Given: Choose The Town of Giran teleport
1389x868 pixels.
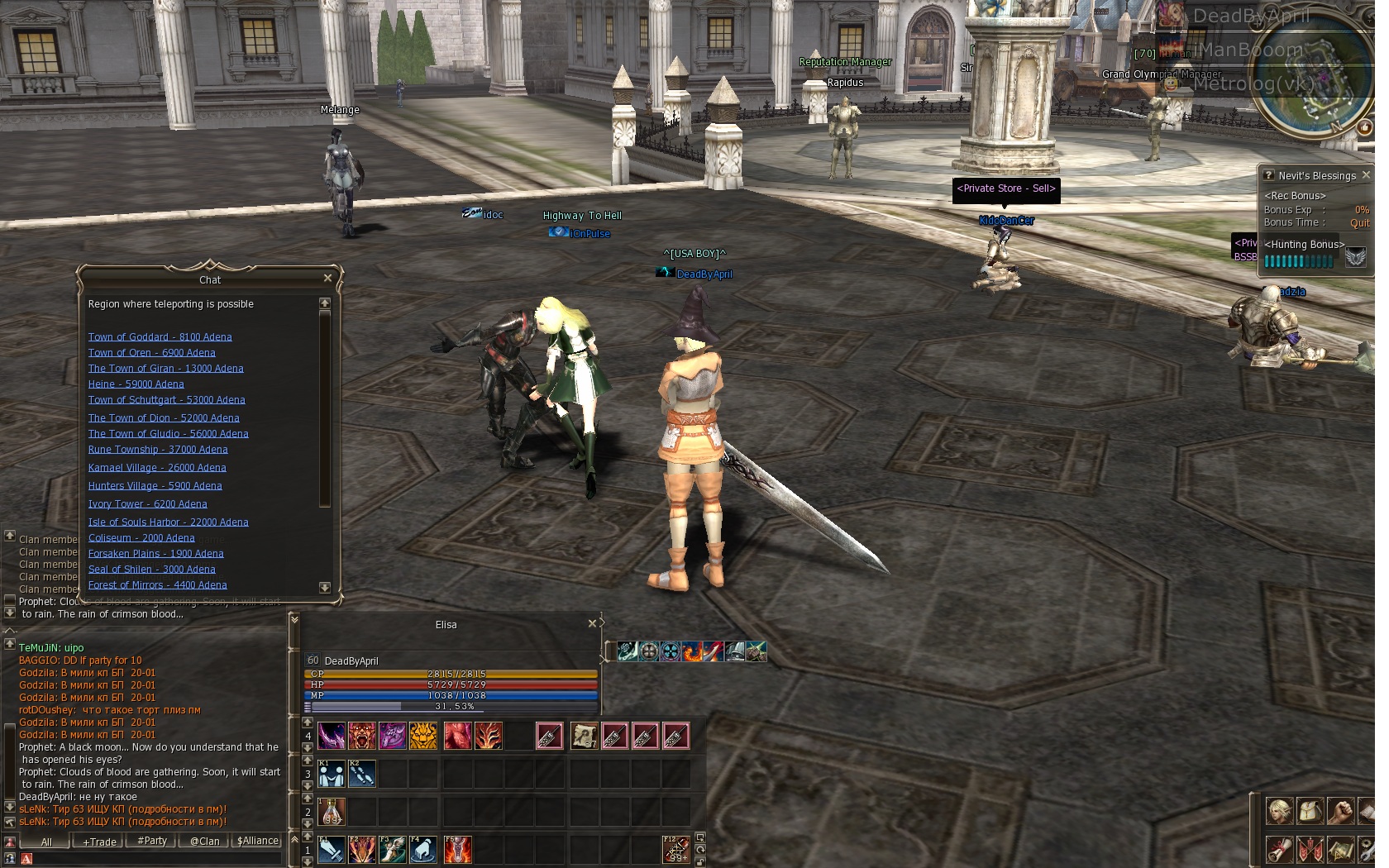Looking at the screenshot, I should 165,369.
